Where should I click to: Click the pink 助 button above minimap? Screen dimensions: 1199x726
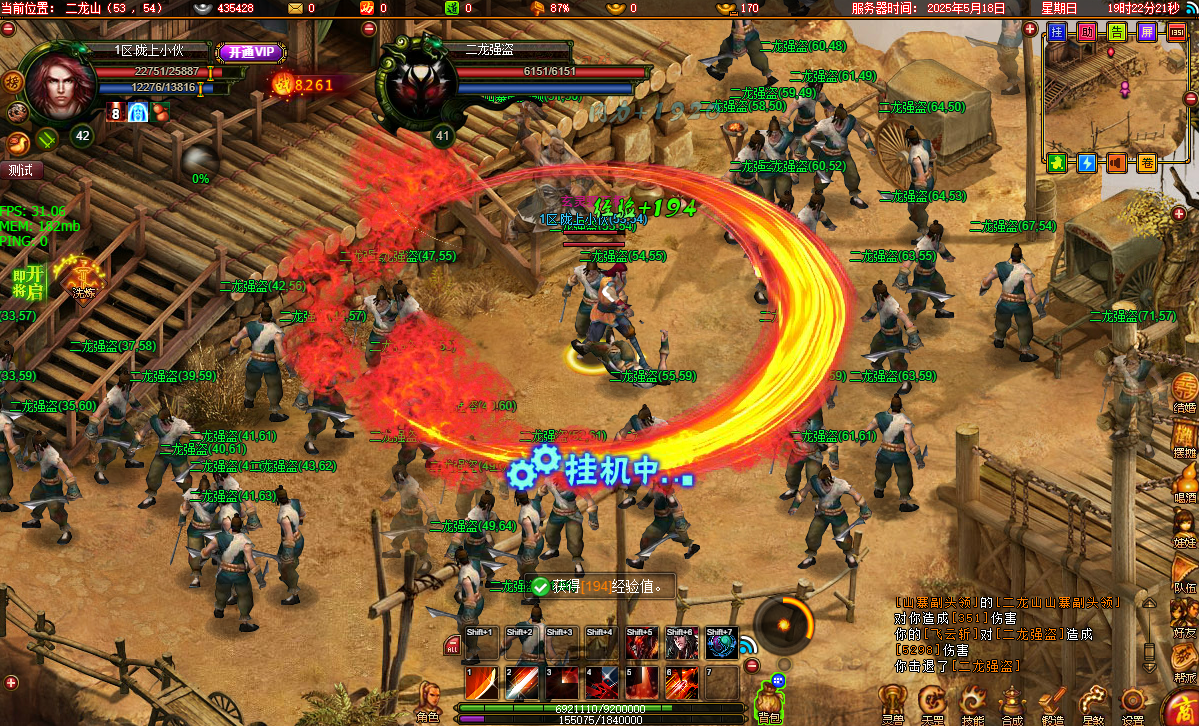click(x=1087, y=32)
